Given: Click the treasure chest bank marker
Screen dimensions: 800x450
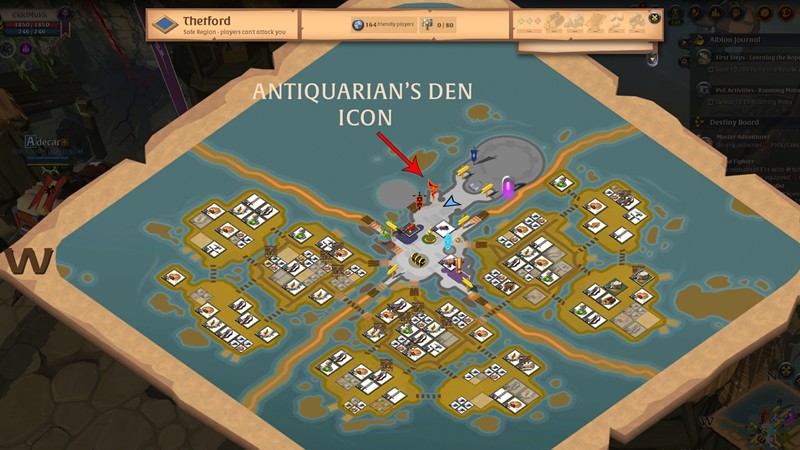Looking at the screenshot, I should click(x=420, y=259).
